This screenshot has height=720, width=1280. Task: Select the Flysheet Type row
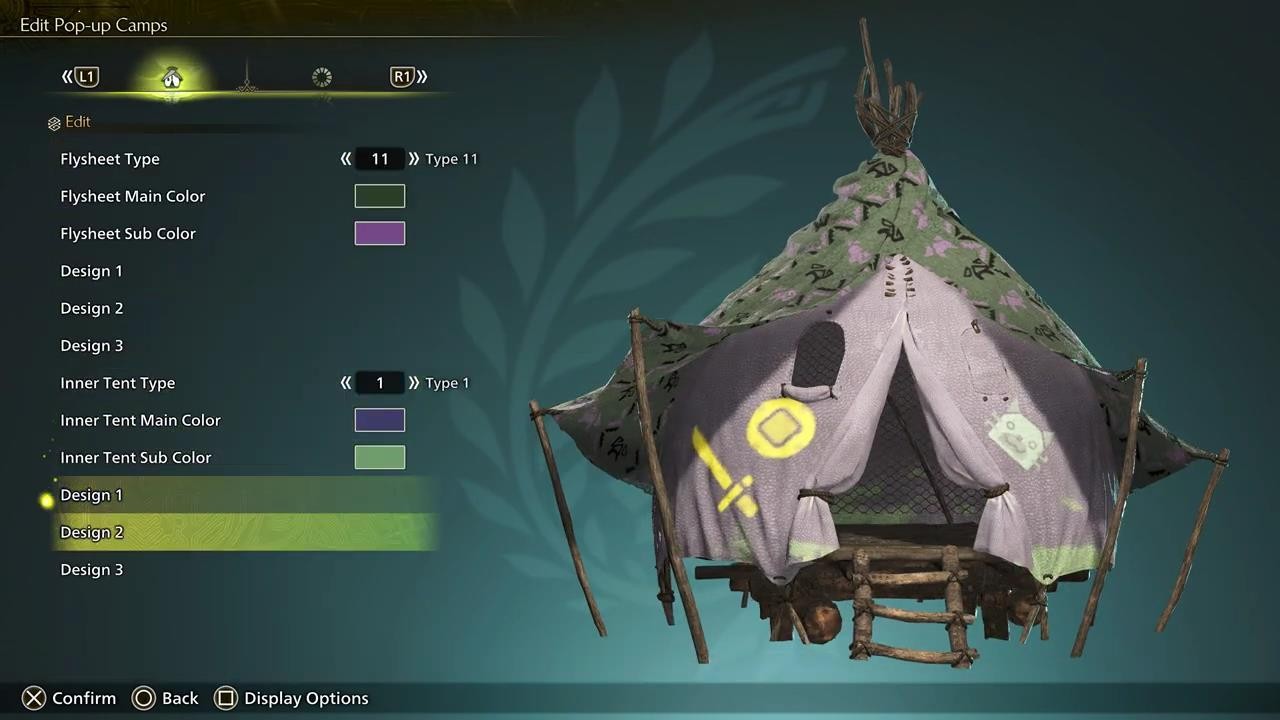110,159
